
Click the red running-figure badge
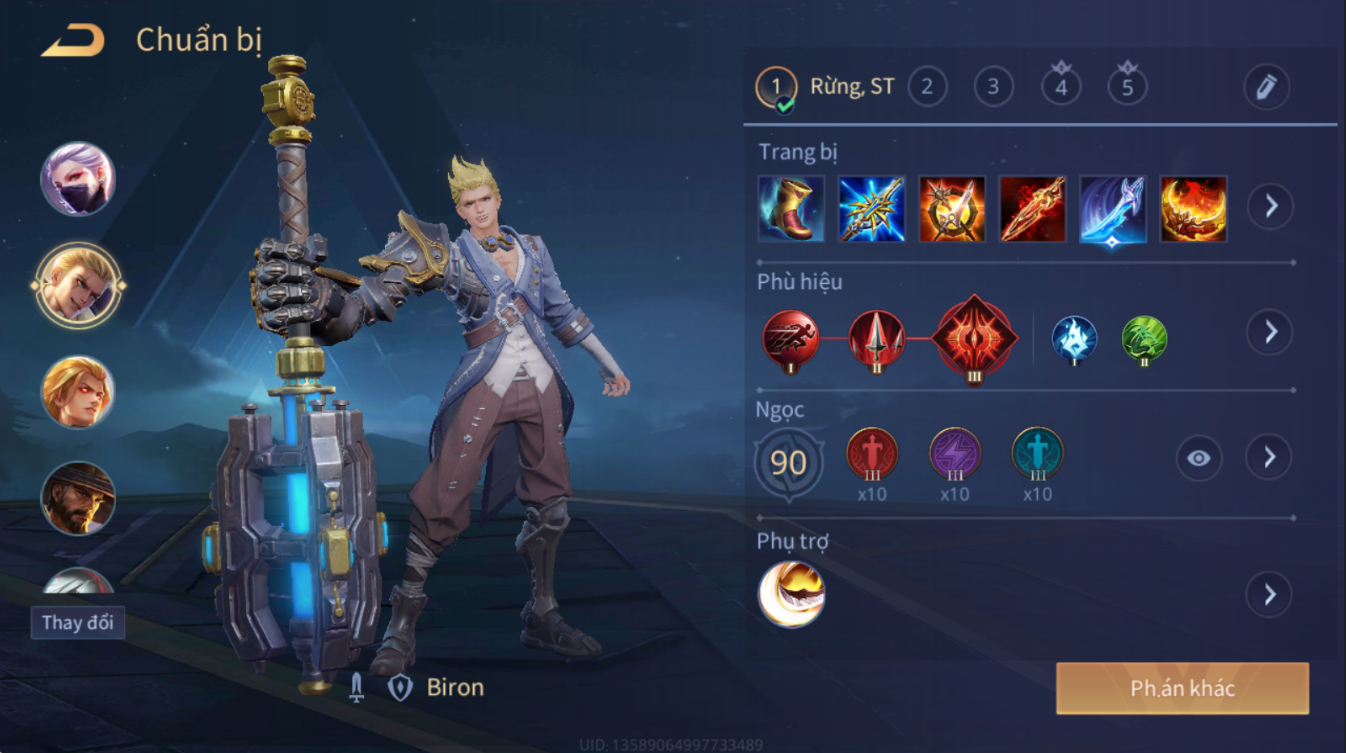tap(791, 338)
